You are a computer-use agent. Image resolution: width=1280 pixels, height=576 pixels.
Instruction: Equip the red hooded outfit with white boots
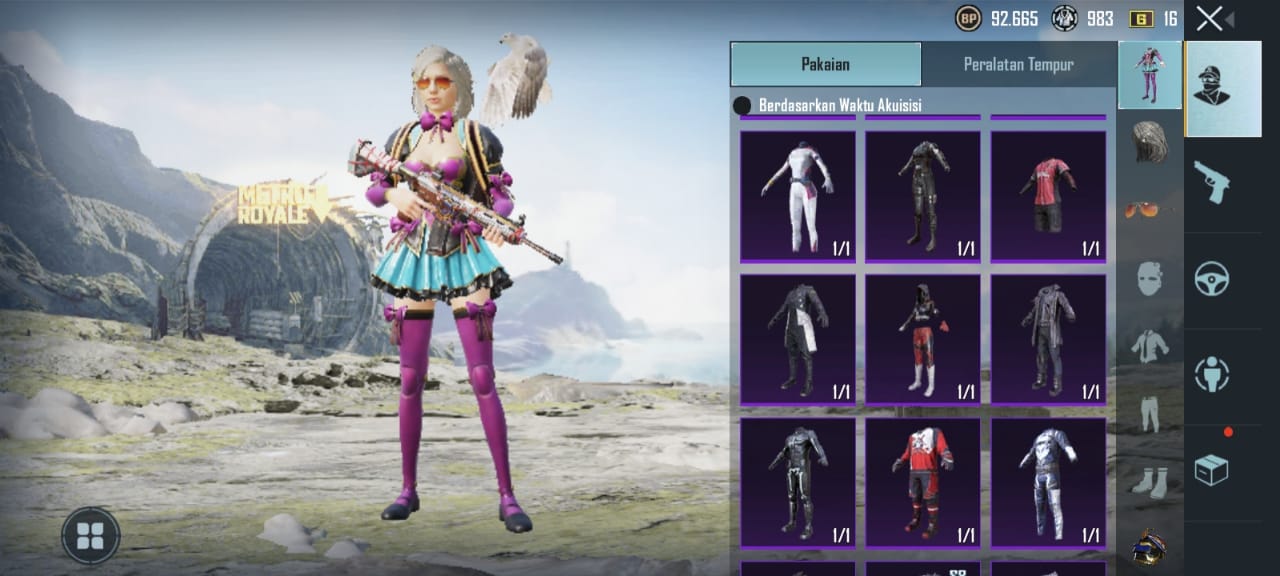coord(922,338)
